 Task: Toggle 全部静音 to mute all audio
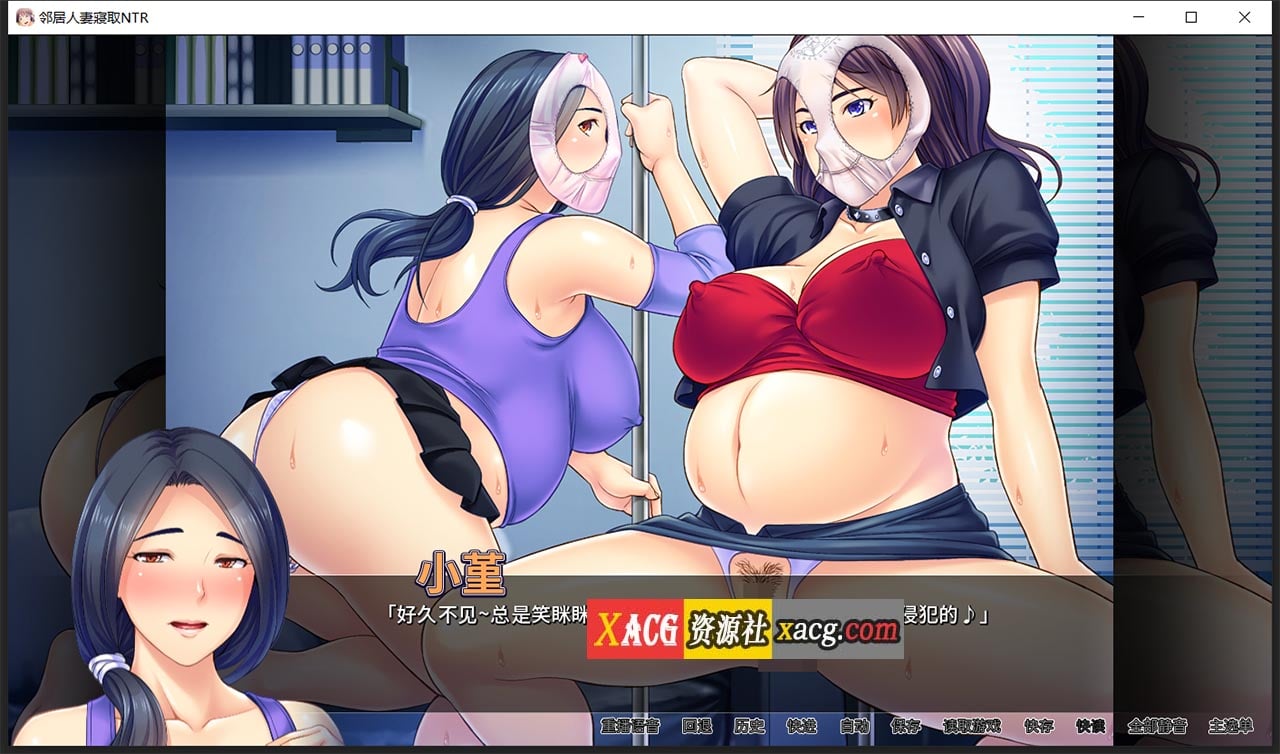click(x=1159, y=728)
